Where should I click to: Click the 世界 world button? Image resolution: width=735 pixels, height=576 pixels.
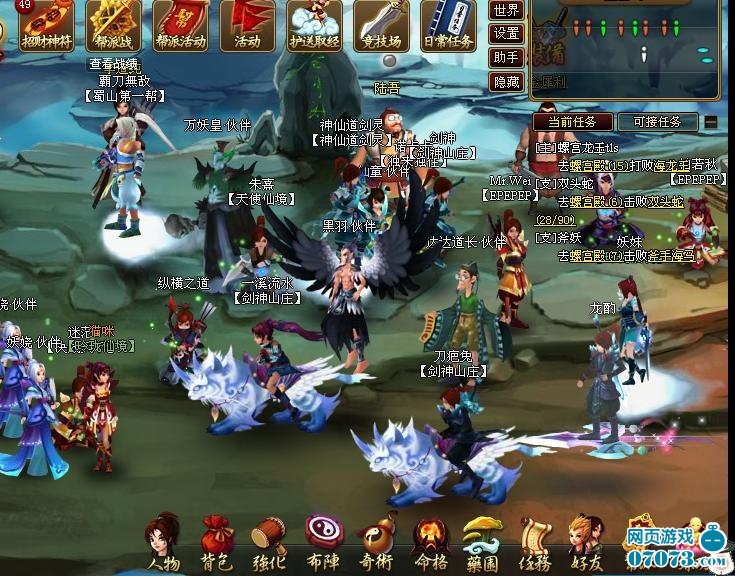507,10
